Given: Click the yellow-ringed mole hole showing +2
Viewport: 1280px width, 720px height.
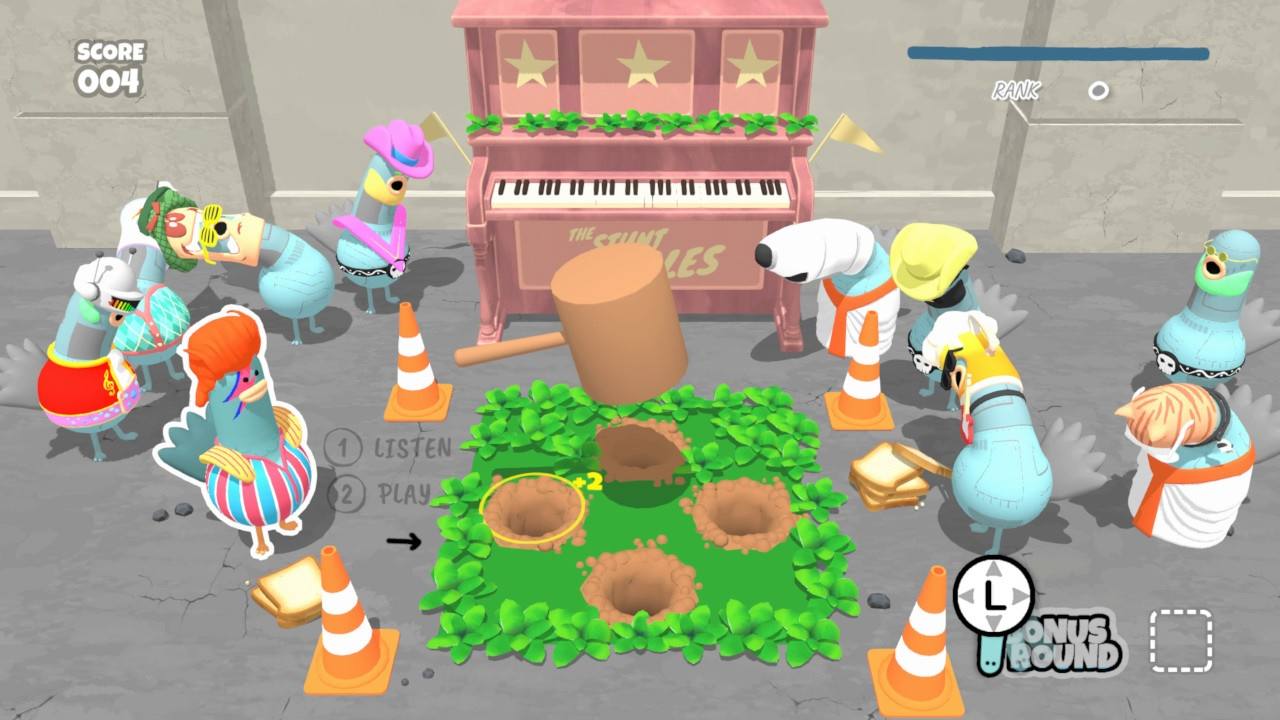Looking at the screenshot, I should coord(531,510).
